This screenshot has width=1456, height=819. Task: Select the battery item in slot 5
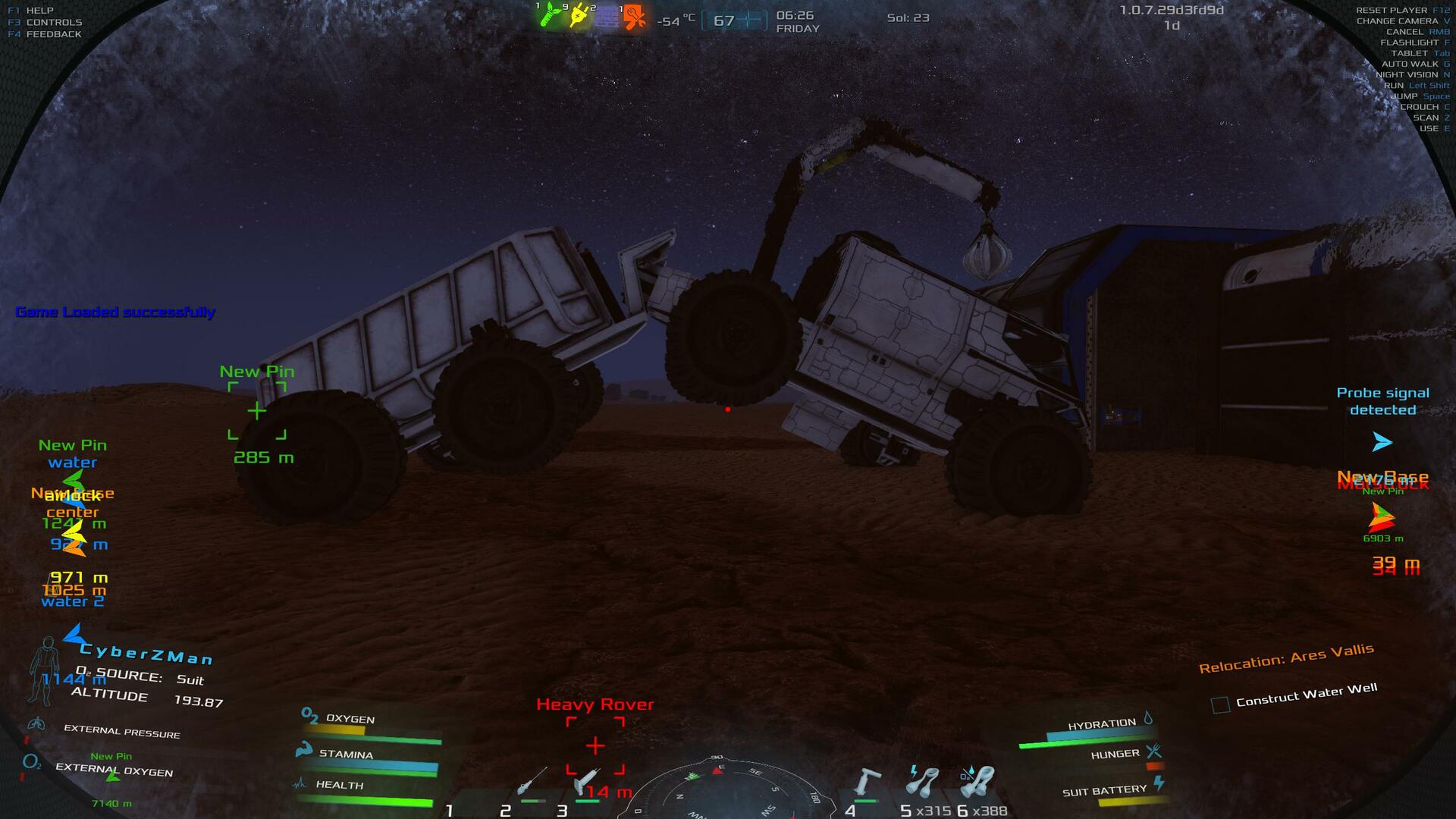(x=922, y=781)
